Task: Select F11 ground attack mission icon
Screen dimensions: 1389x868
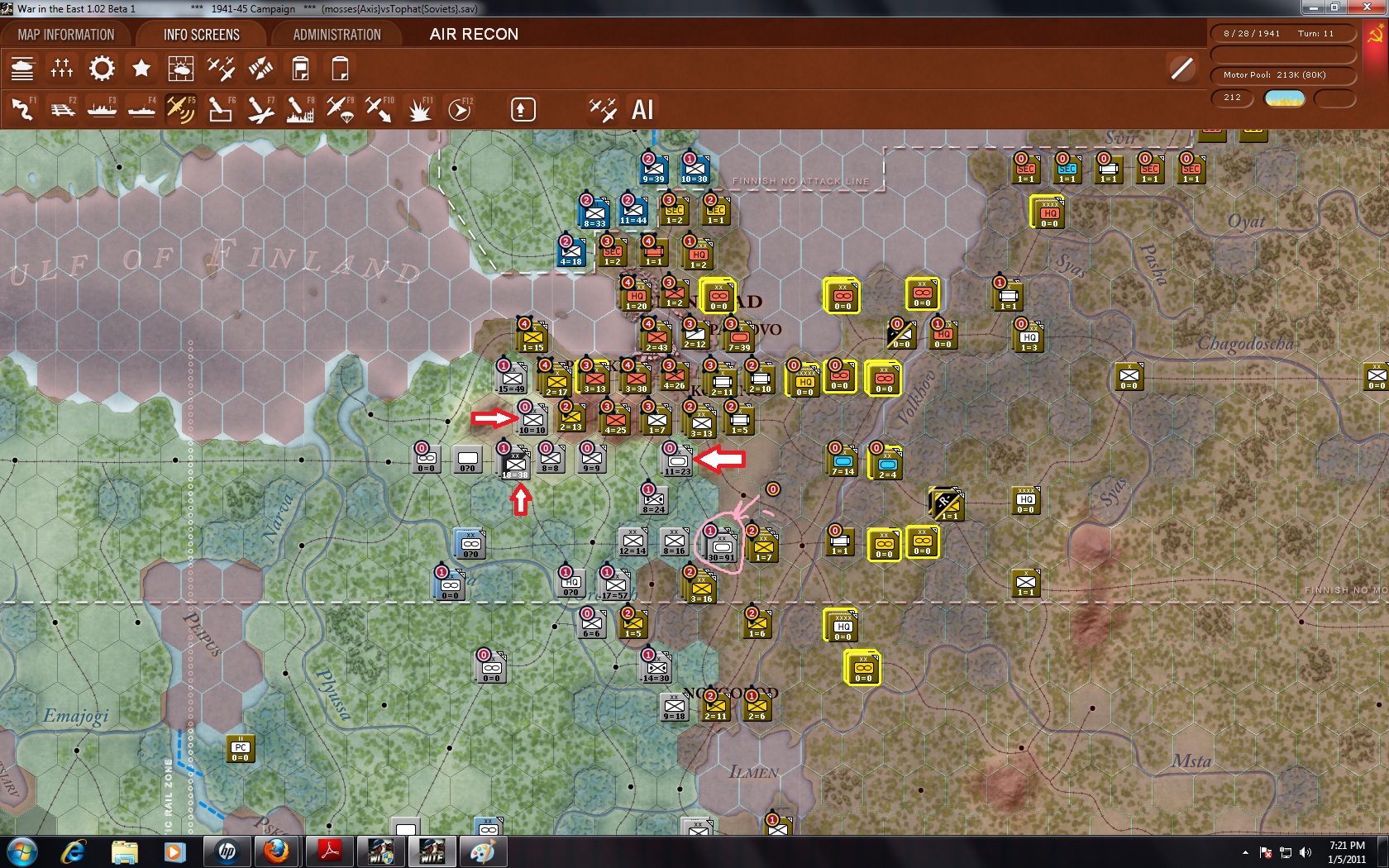Action: tap(419, 108)
